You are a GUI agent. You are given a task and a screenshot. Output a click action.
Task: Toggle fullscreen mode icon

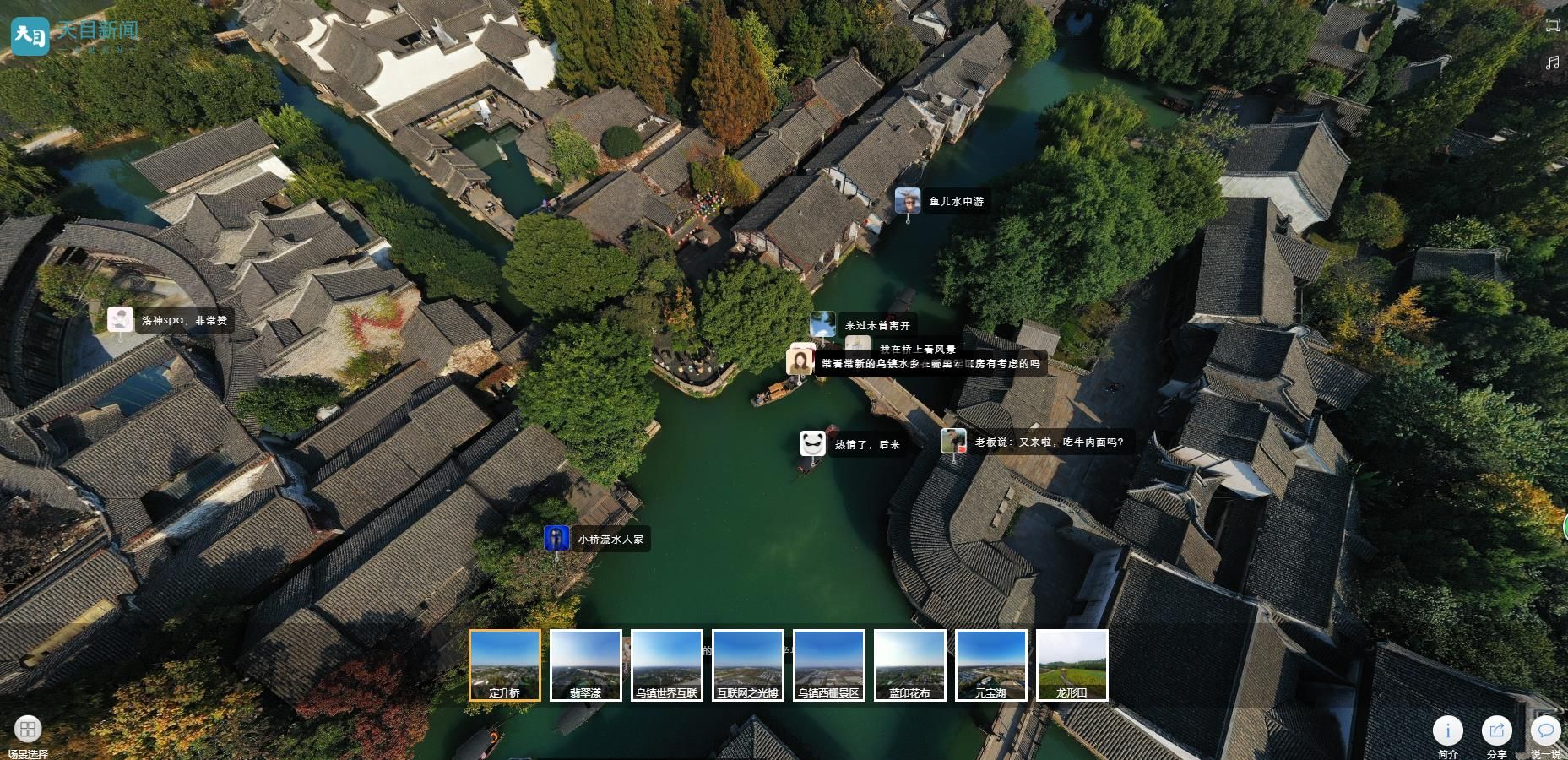click(x=1553, y=25)
